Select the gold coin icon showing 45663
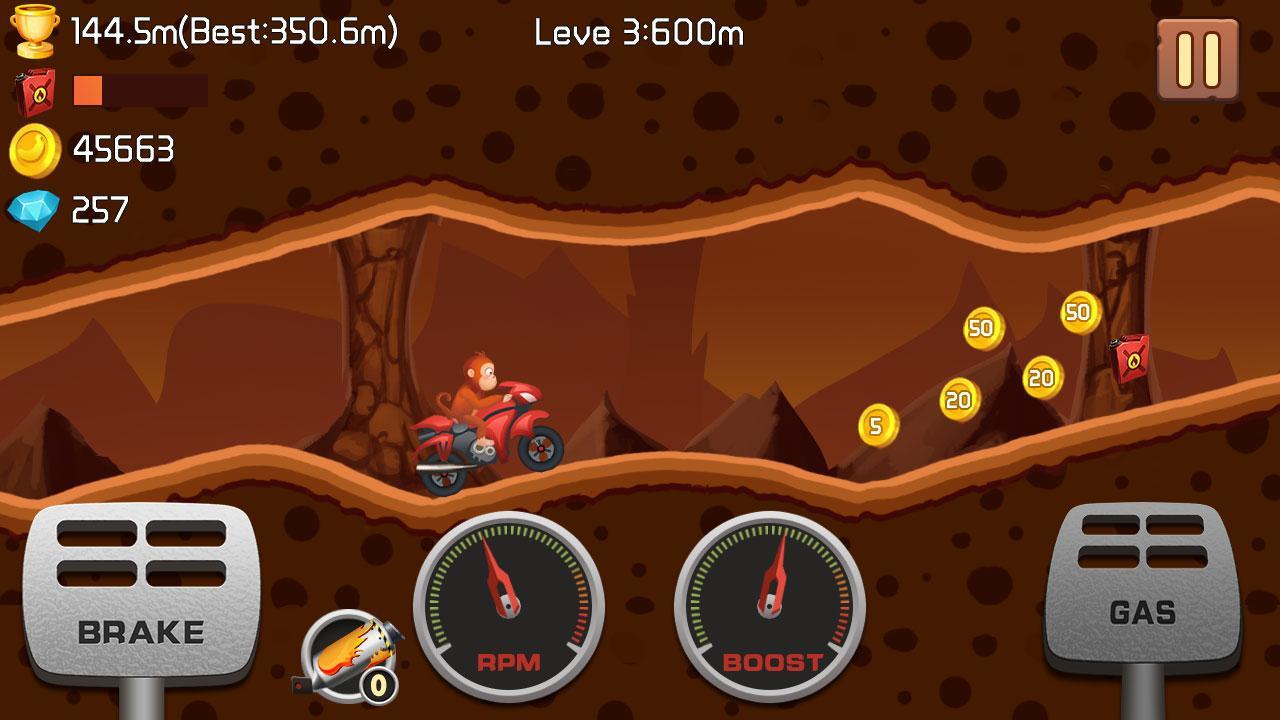The height and width of the screenshot is (720, 1280). coord(33,149)
